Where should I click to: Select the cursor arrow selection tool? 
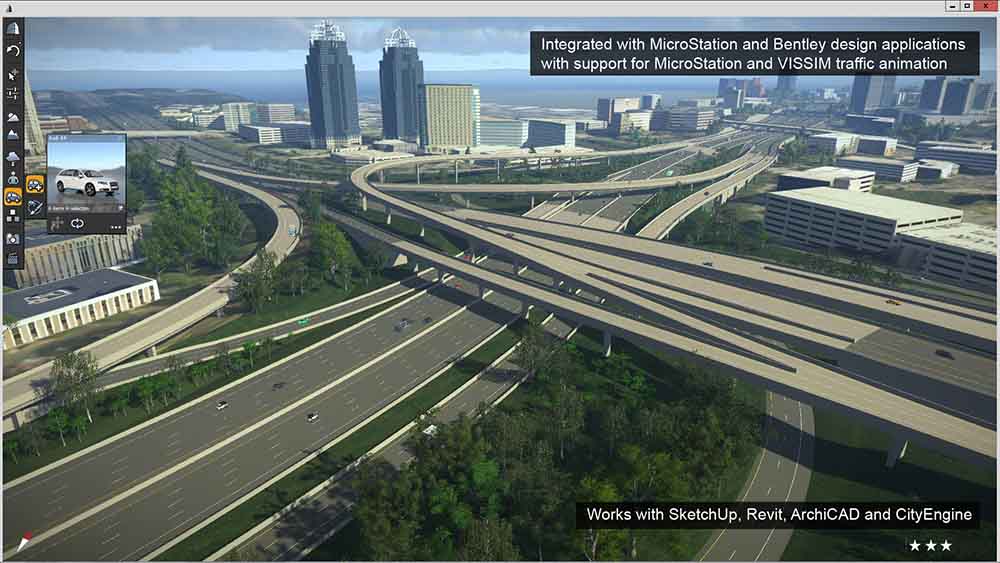tap(13, 73)
